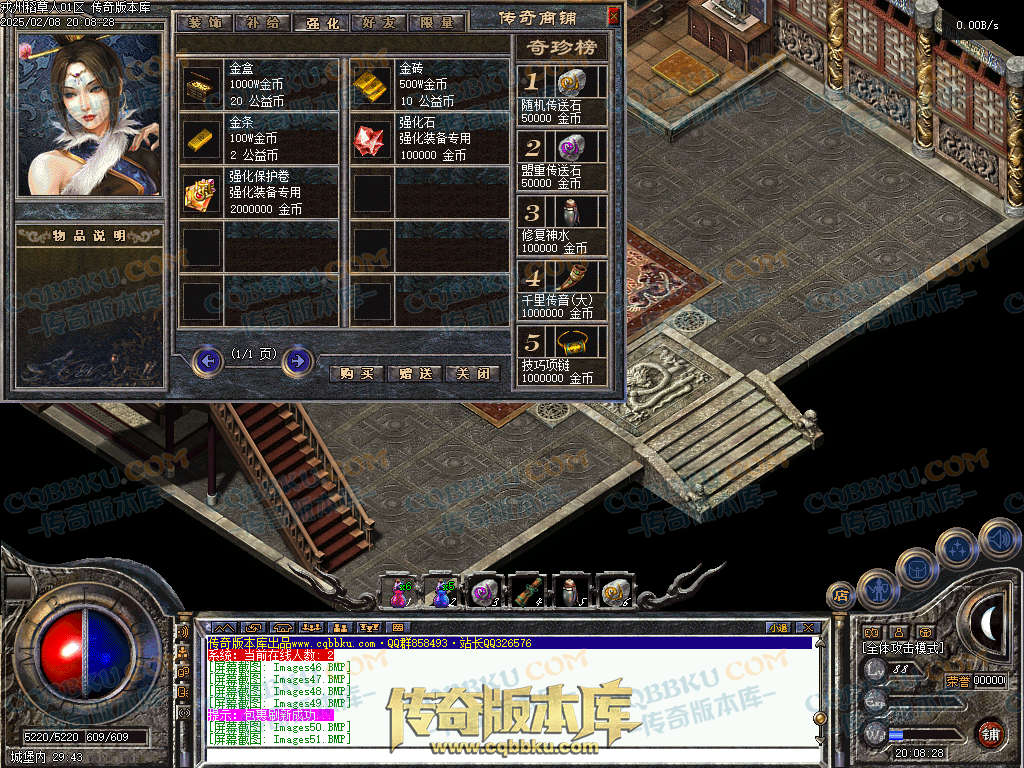Screen dimensions: 1024x768
Task: Choose the 金砖 gold brick item
Action: [372, 85]
